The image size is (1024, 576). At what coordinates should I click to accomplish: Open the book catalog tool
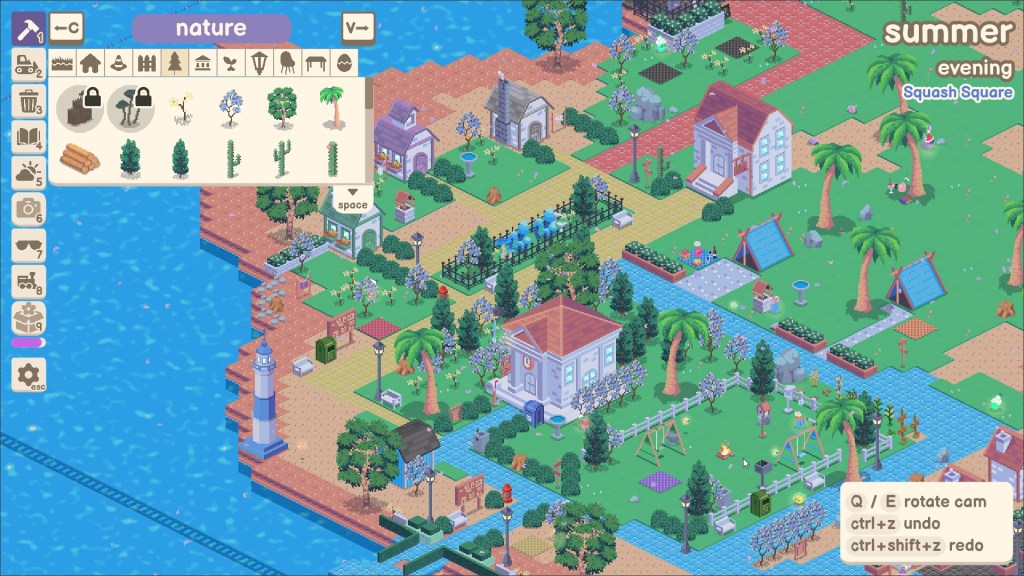pos(28,137)
